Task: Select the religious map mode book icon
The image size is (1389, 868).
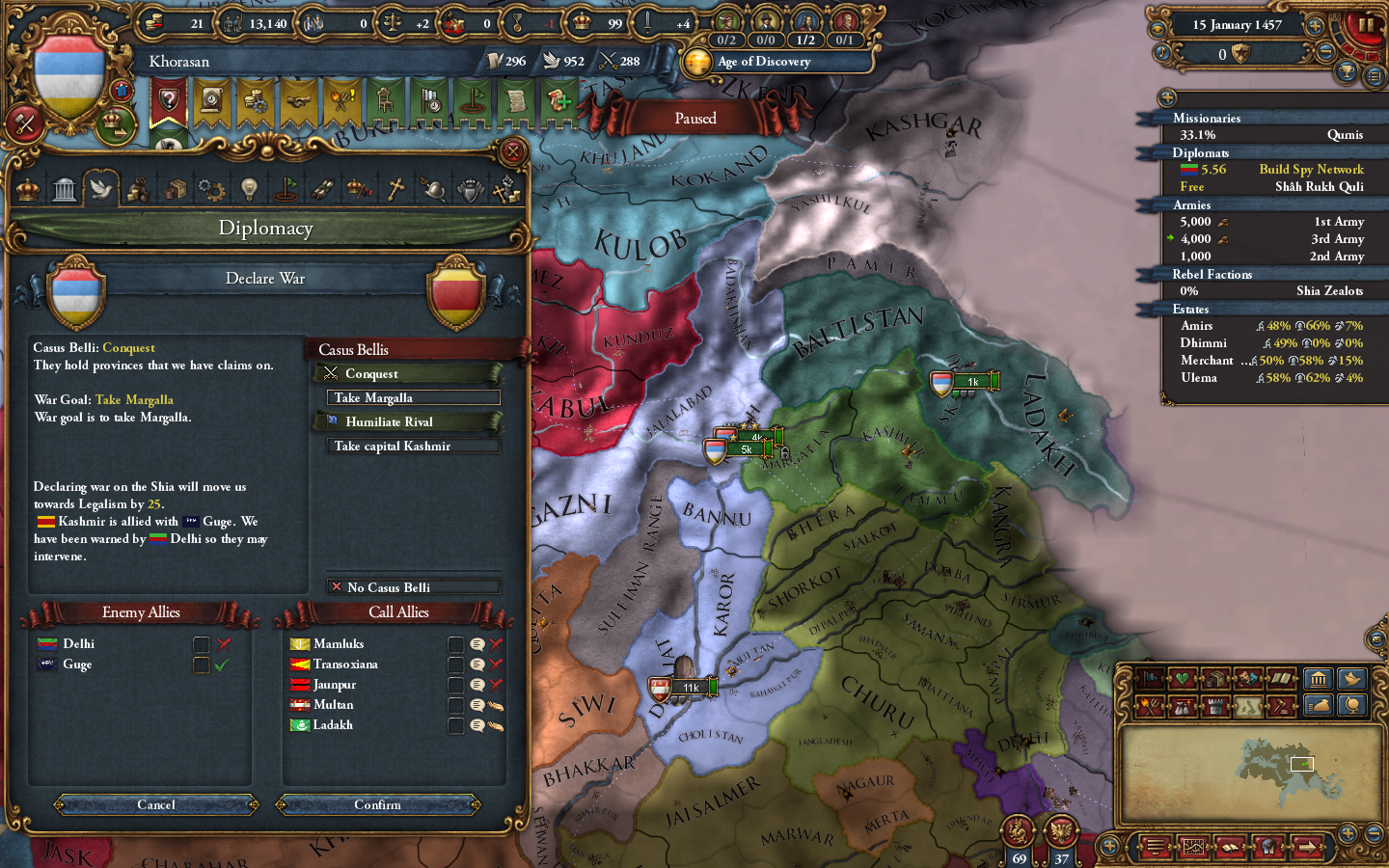Action: (x=1282, y=678)
